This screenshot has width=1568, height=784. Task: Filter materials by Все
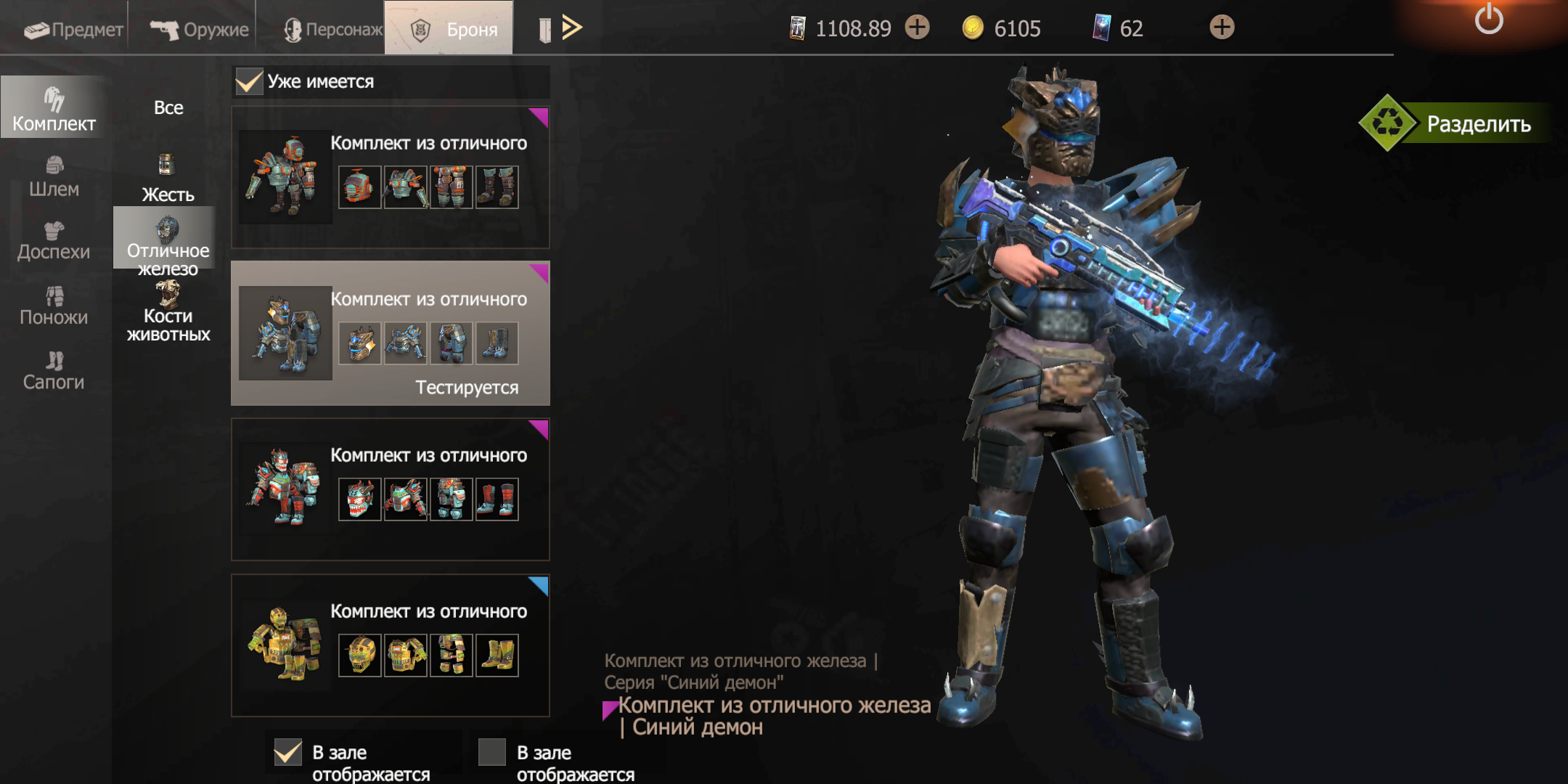tap(168, 107)
